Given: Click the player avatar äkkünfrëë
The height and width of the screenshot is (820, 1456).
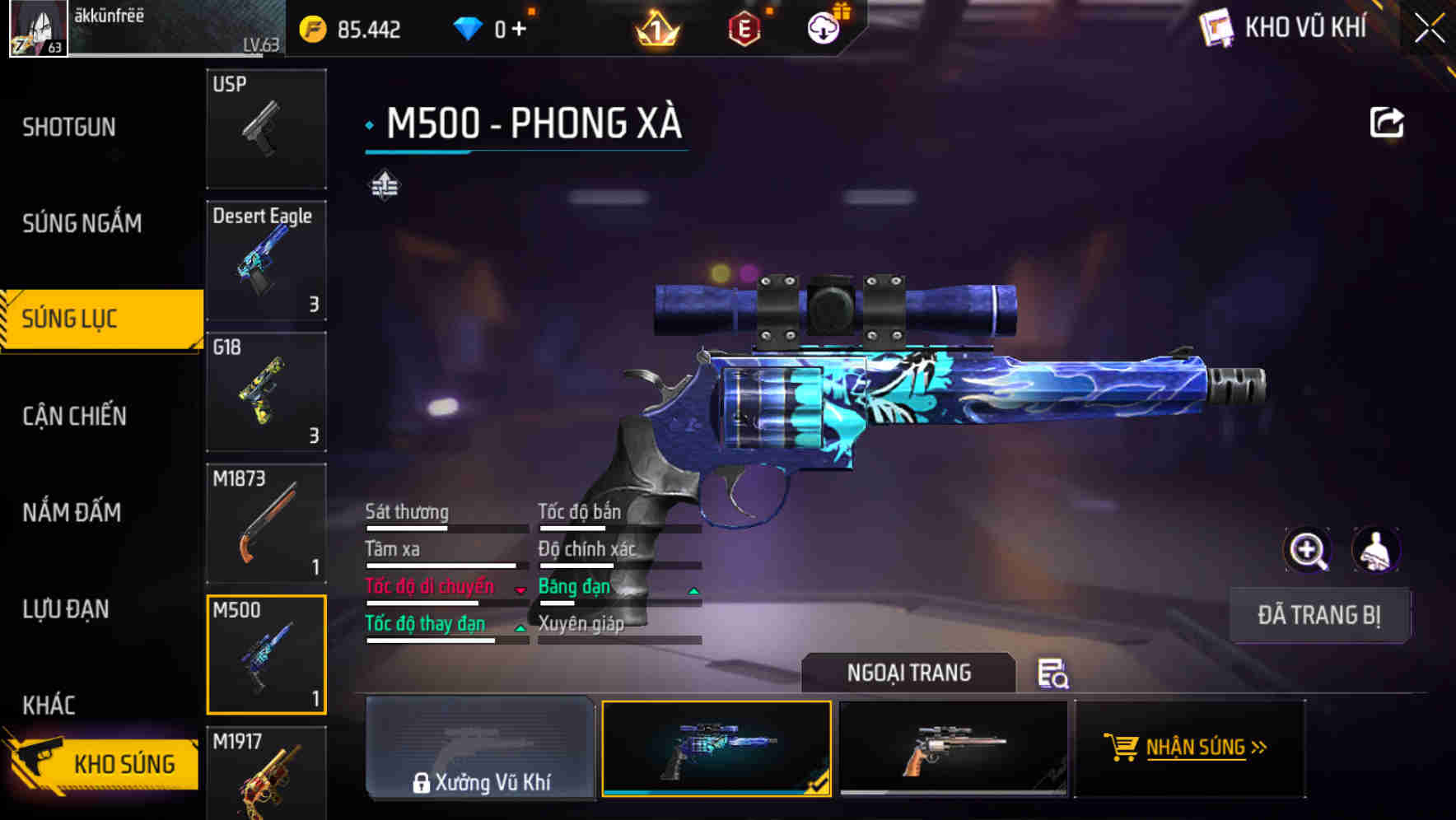Looking at the screenshot, I should (x=37, y=27).
